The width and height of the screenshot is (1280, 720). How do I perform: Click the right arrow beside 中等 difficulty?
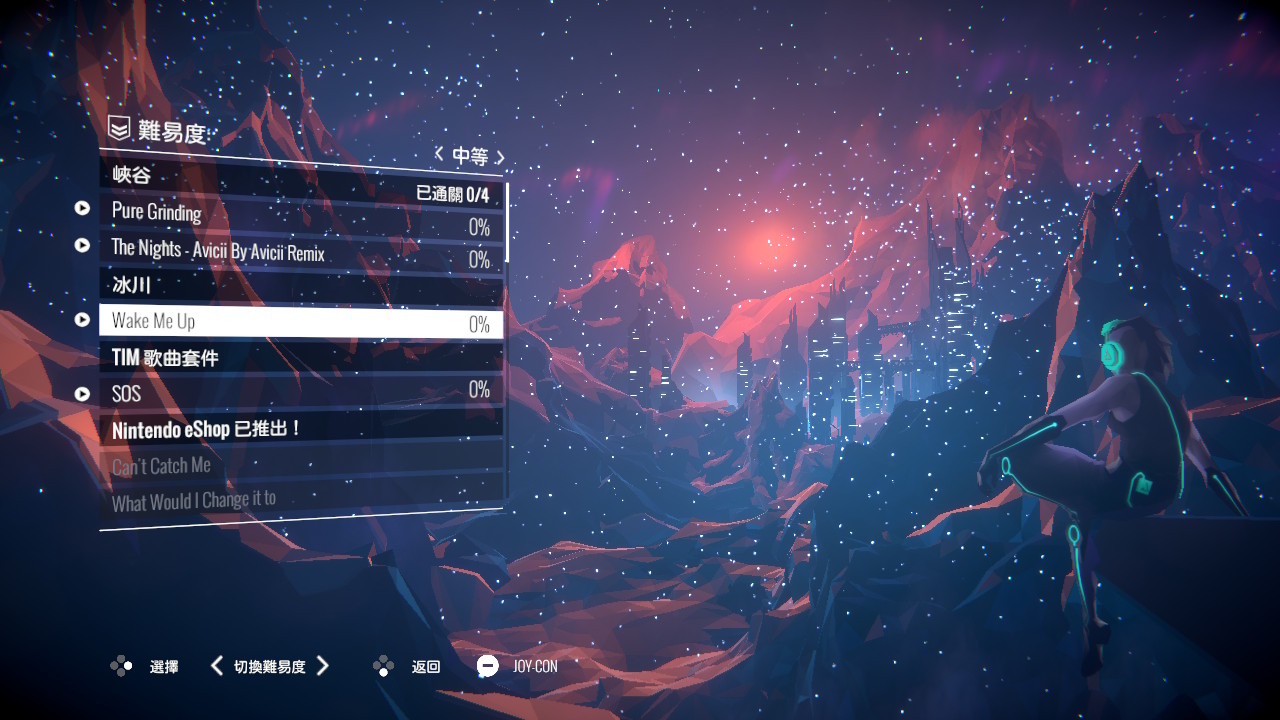point(500,157)
